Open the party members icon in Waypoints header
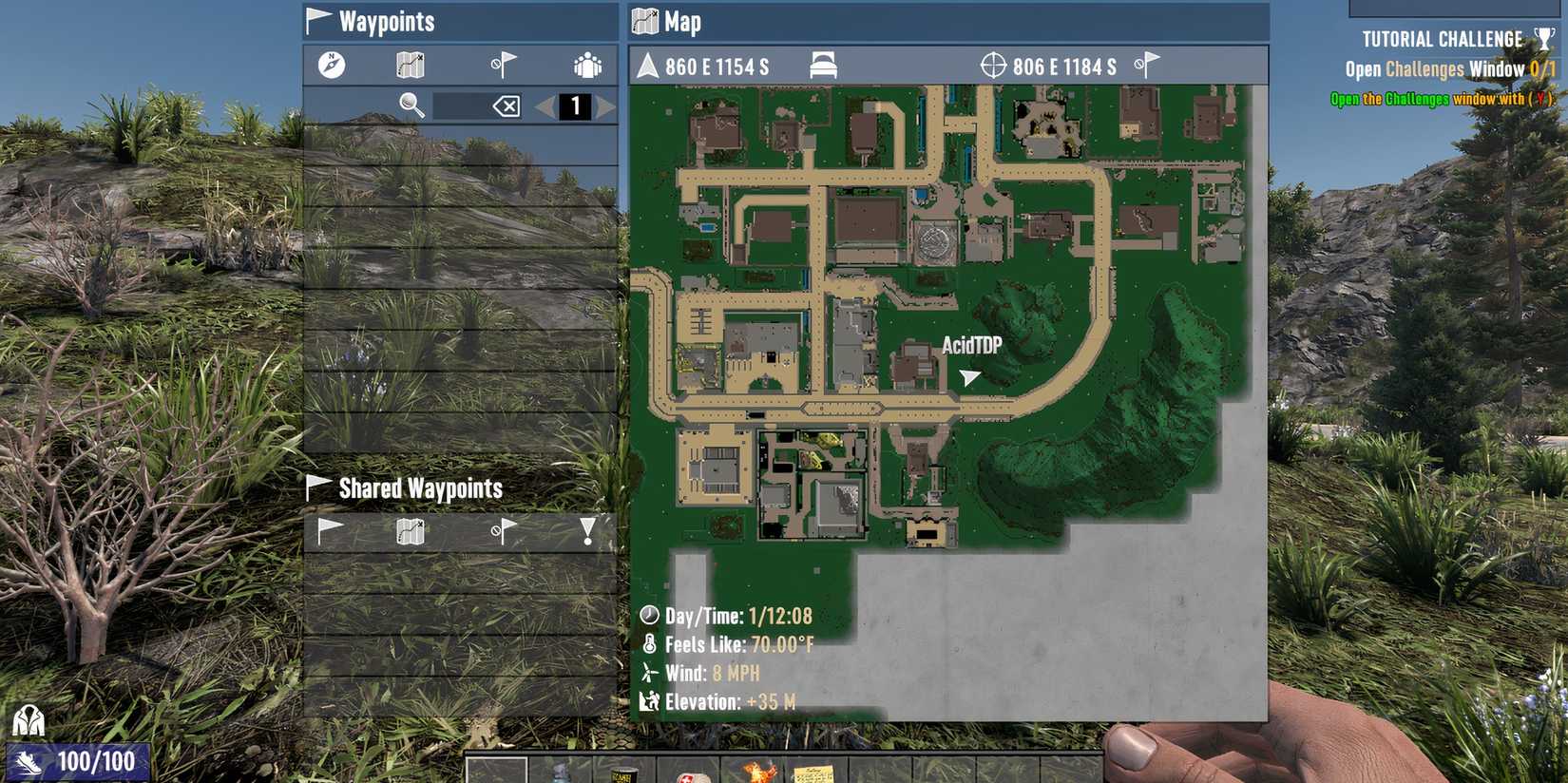1568x783 pixels. coord(589,65)
